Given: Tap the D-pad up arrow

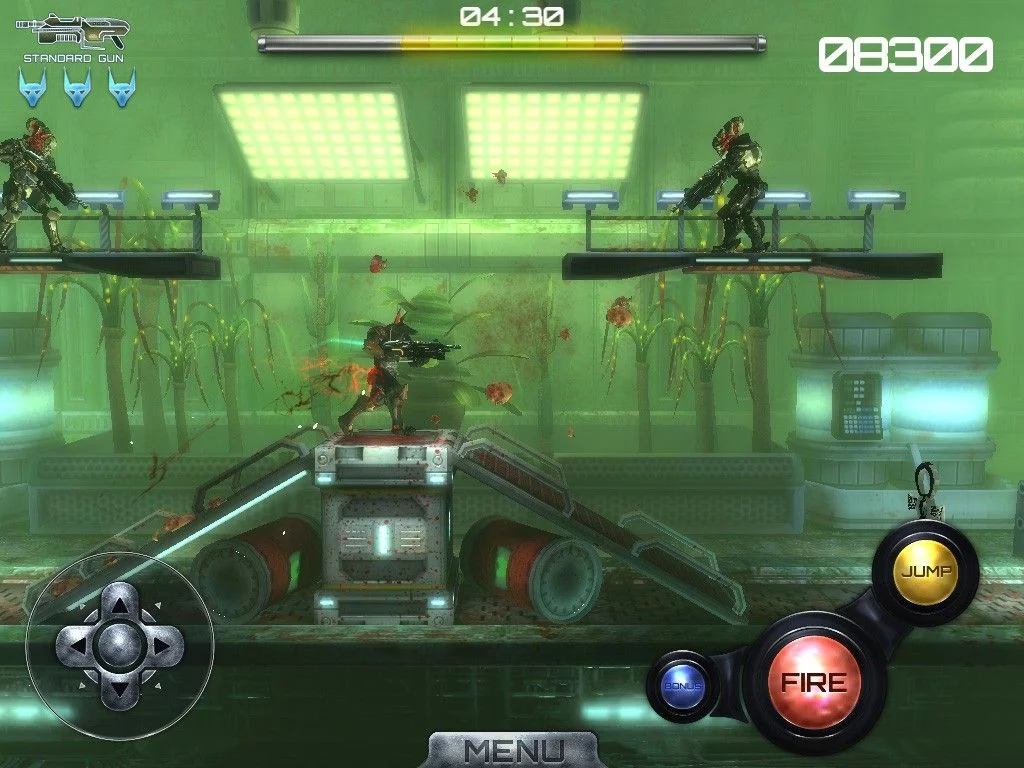Looking at the screenshot, I should click(120, 603).
